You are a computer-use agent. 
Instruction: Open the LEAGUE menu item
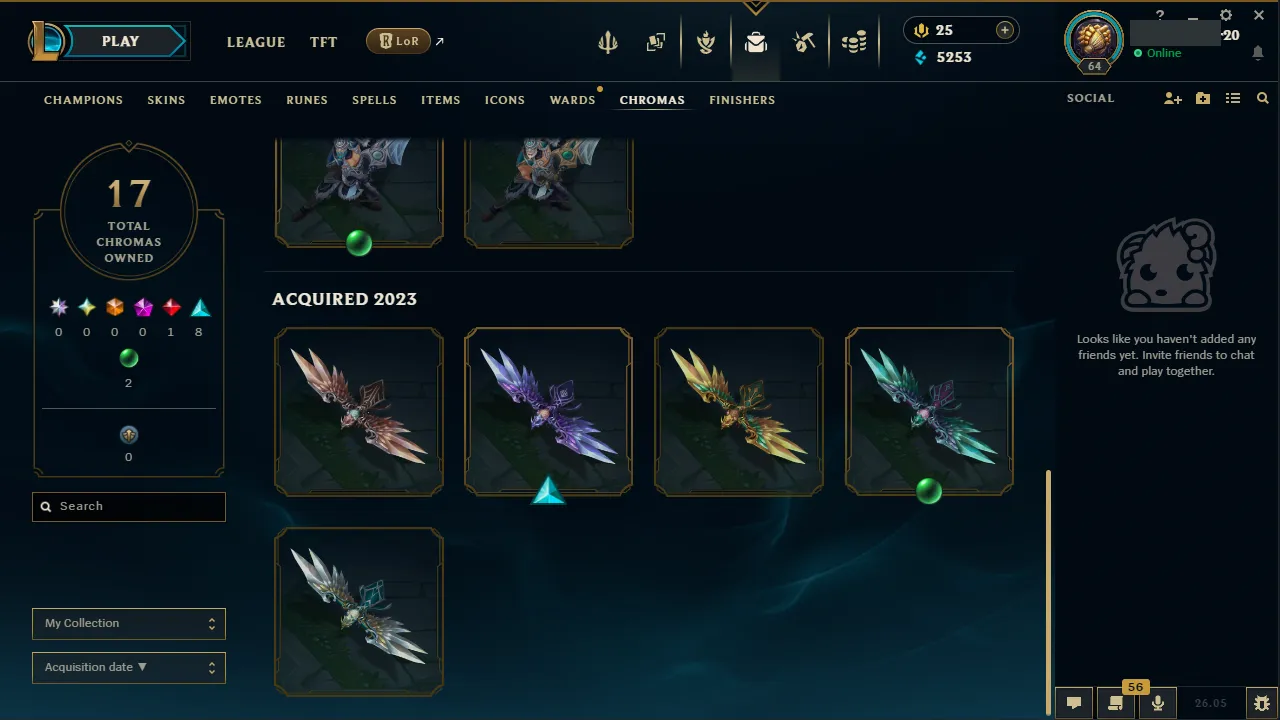[x=256, y=42]
